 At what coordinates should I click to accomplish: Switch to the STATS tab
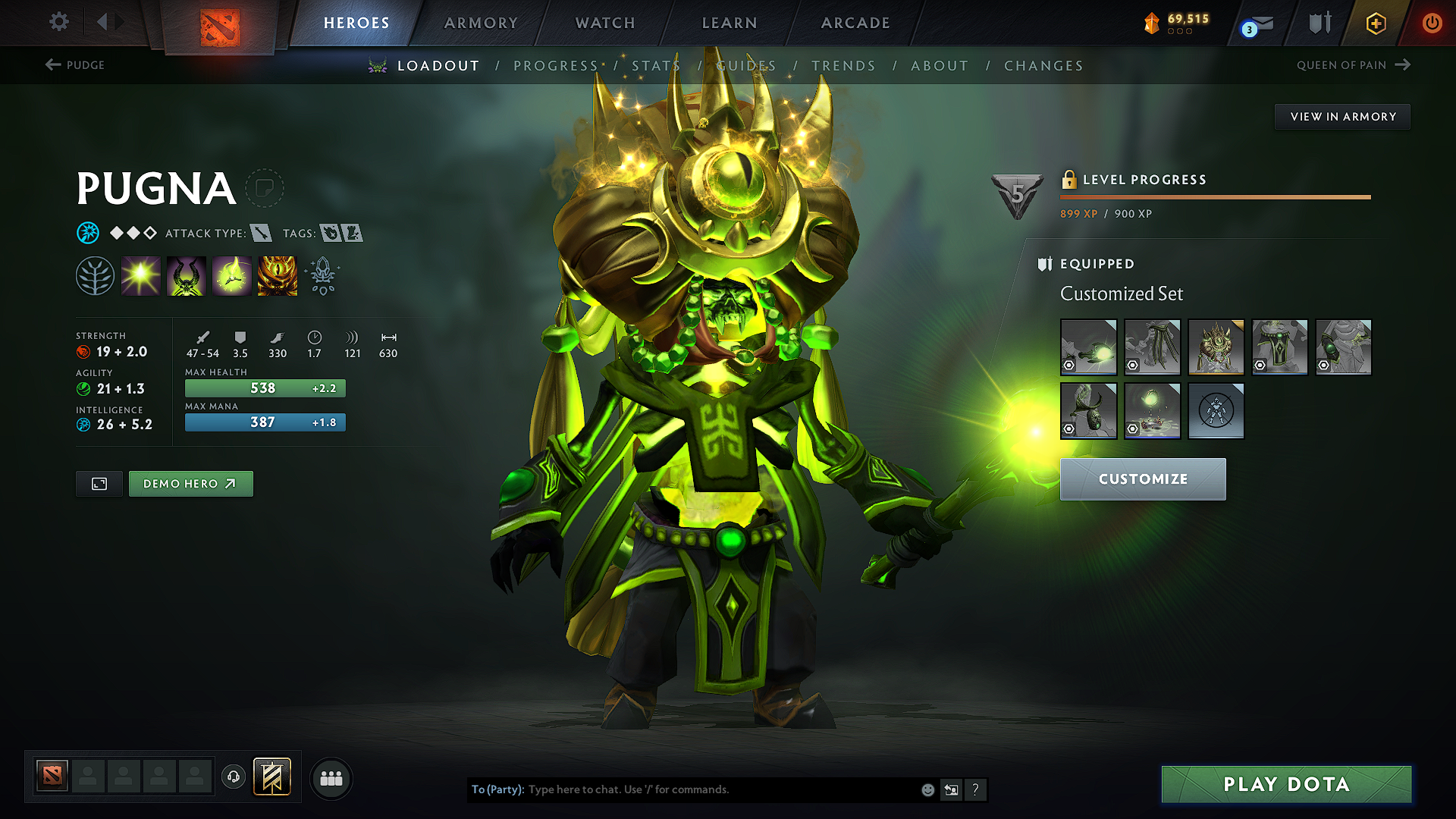655,66
